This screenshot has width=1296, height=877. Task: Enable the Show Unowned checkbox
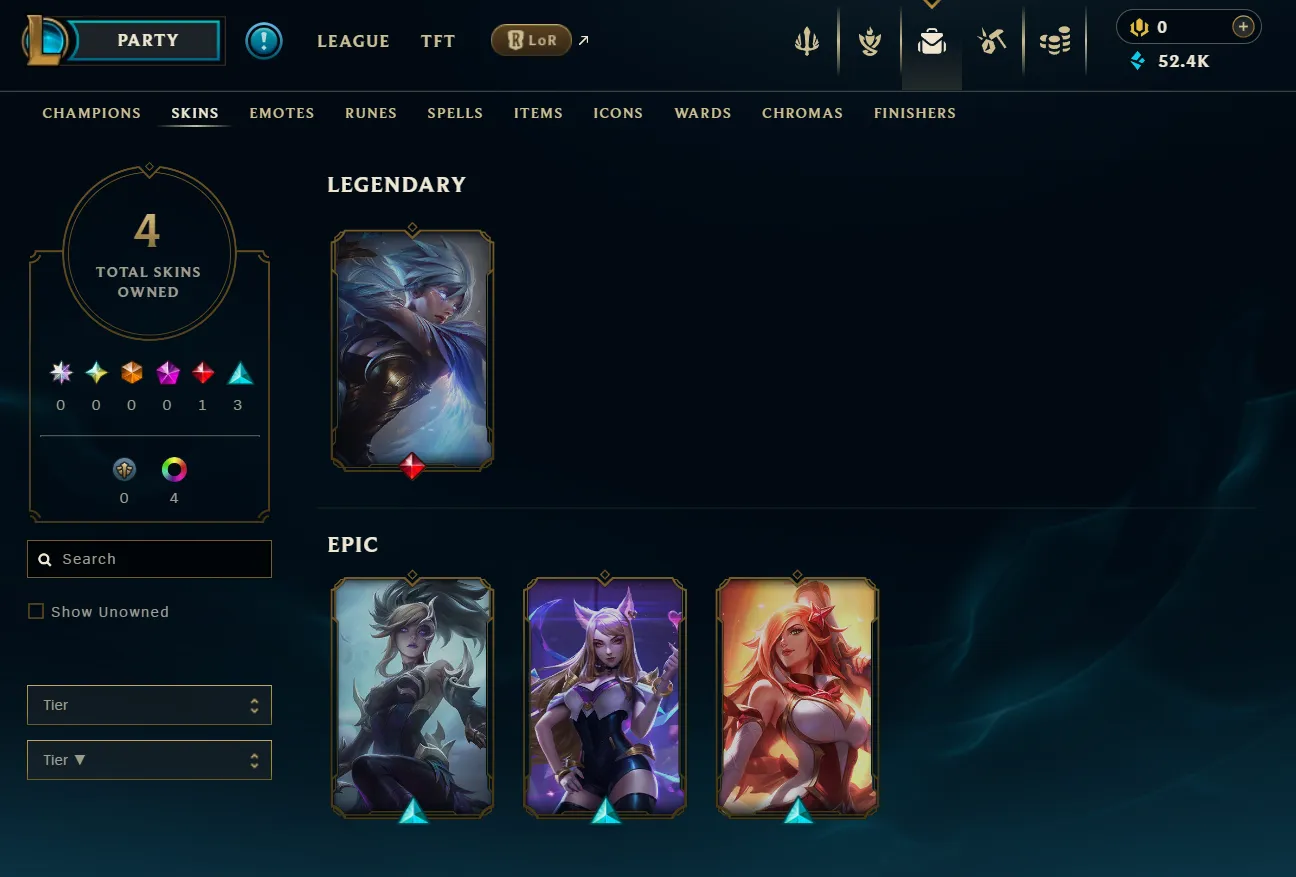pos(36,611)
